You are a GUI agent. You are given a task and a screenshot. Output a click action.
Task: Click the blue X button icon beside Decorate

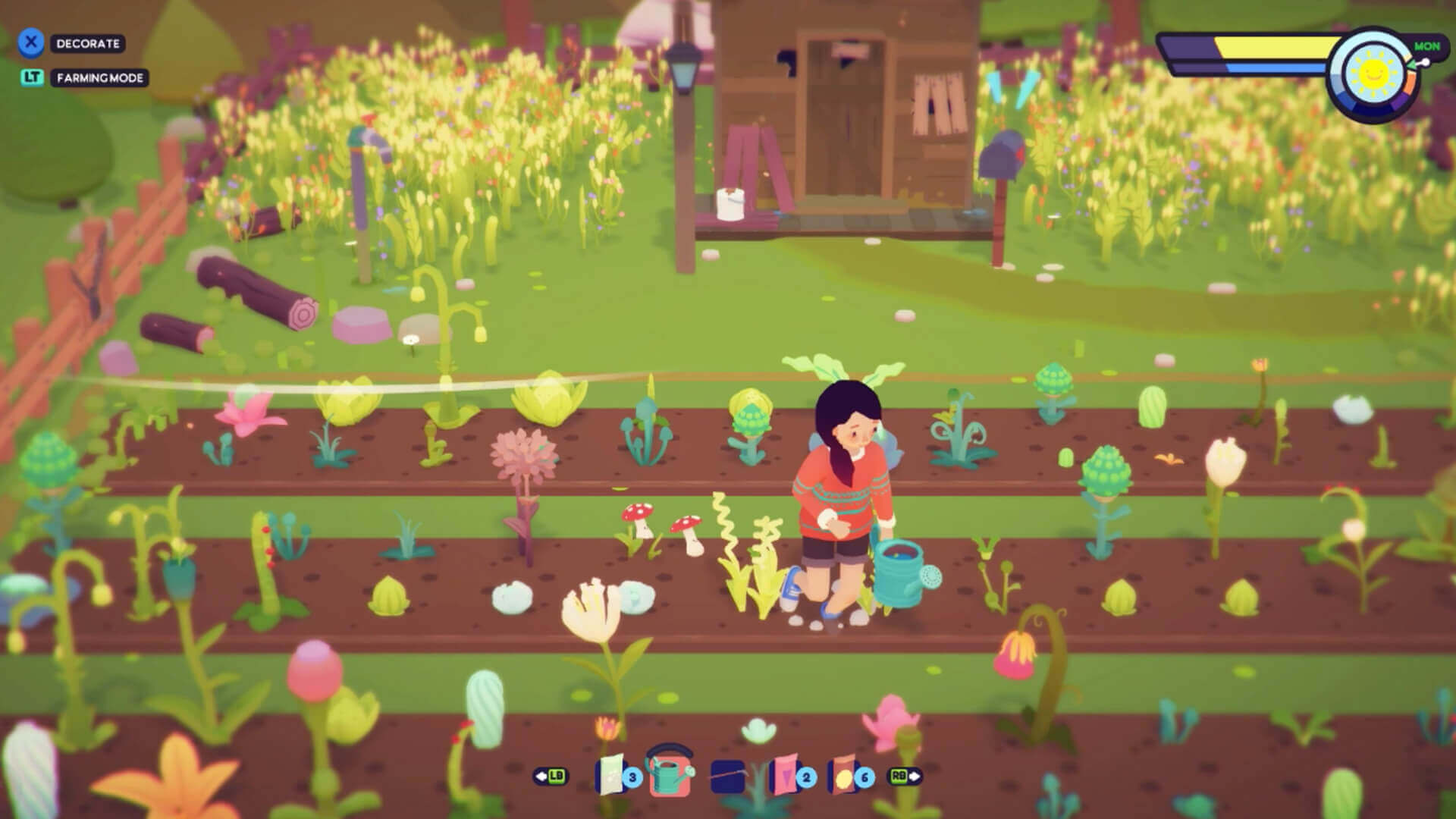tap(30, 43)
